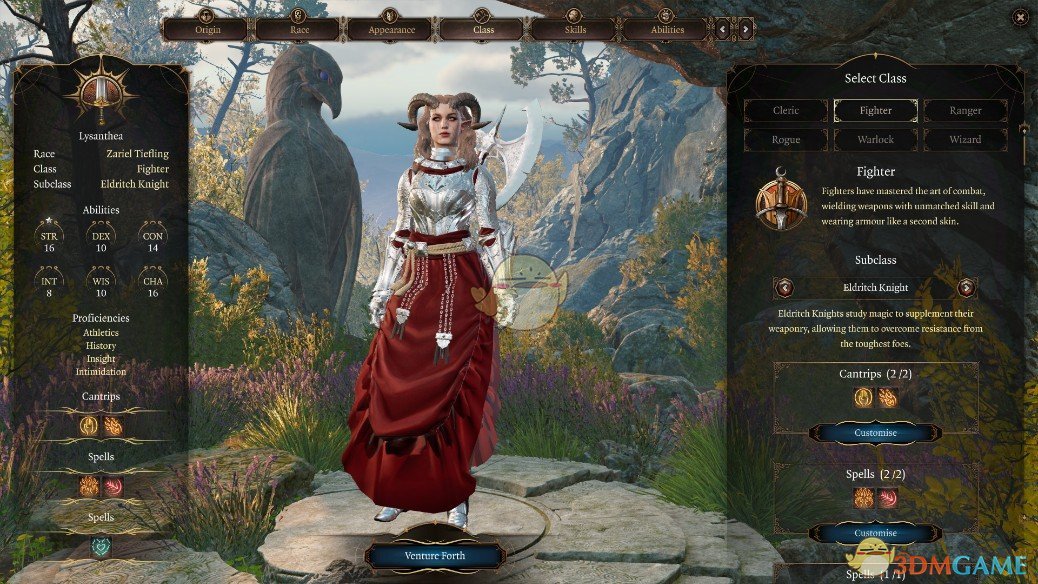Pick the Ranger class
The width and height of the screenshot is (1038, 584).
click(x=965, y=111)
